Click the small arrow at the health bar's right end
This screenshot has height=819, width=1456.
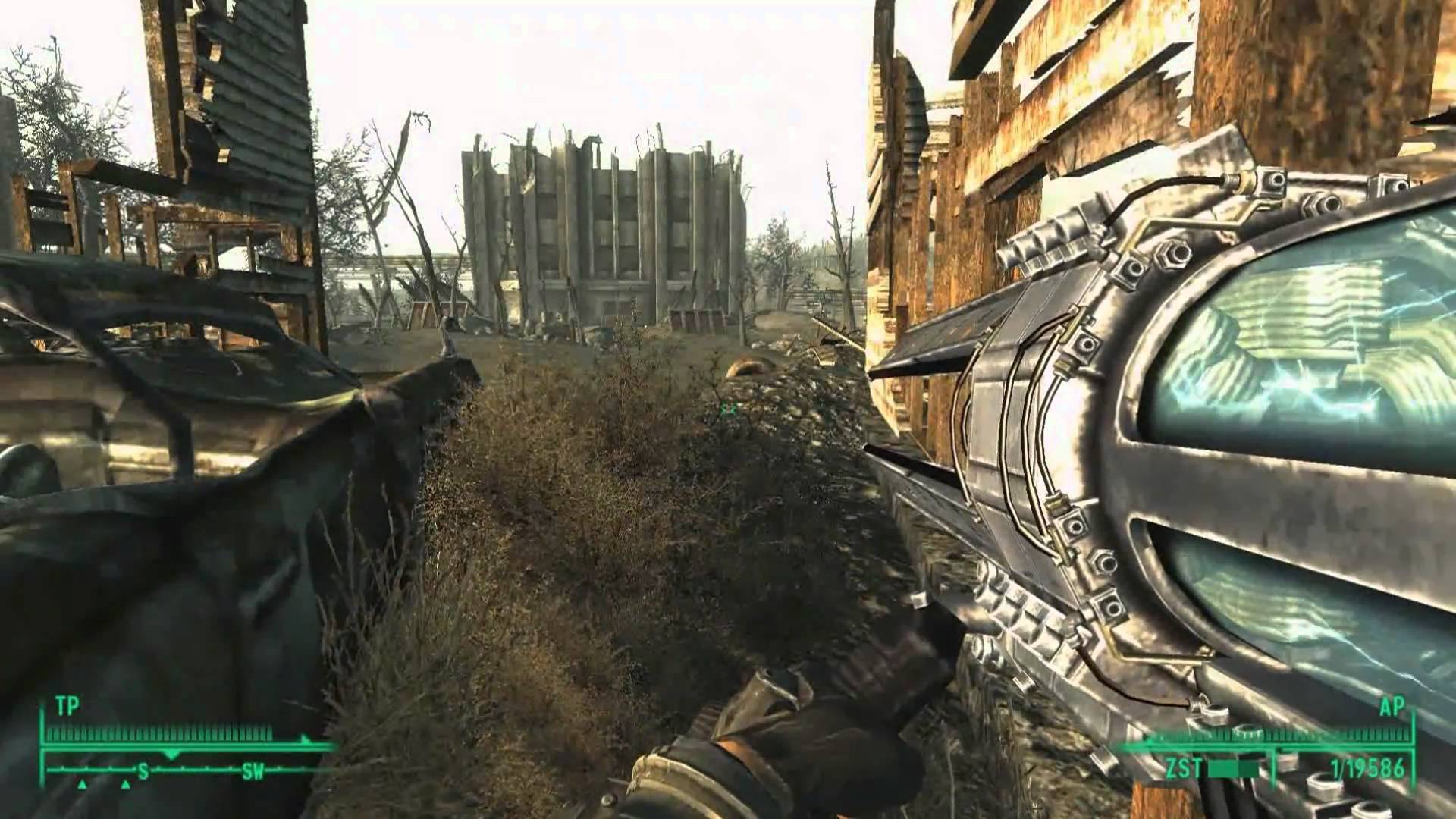[306, 739]
